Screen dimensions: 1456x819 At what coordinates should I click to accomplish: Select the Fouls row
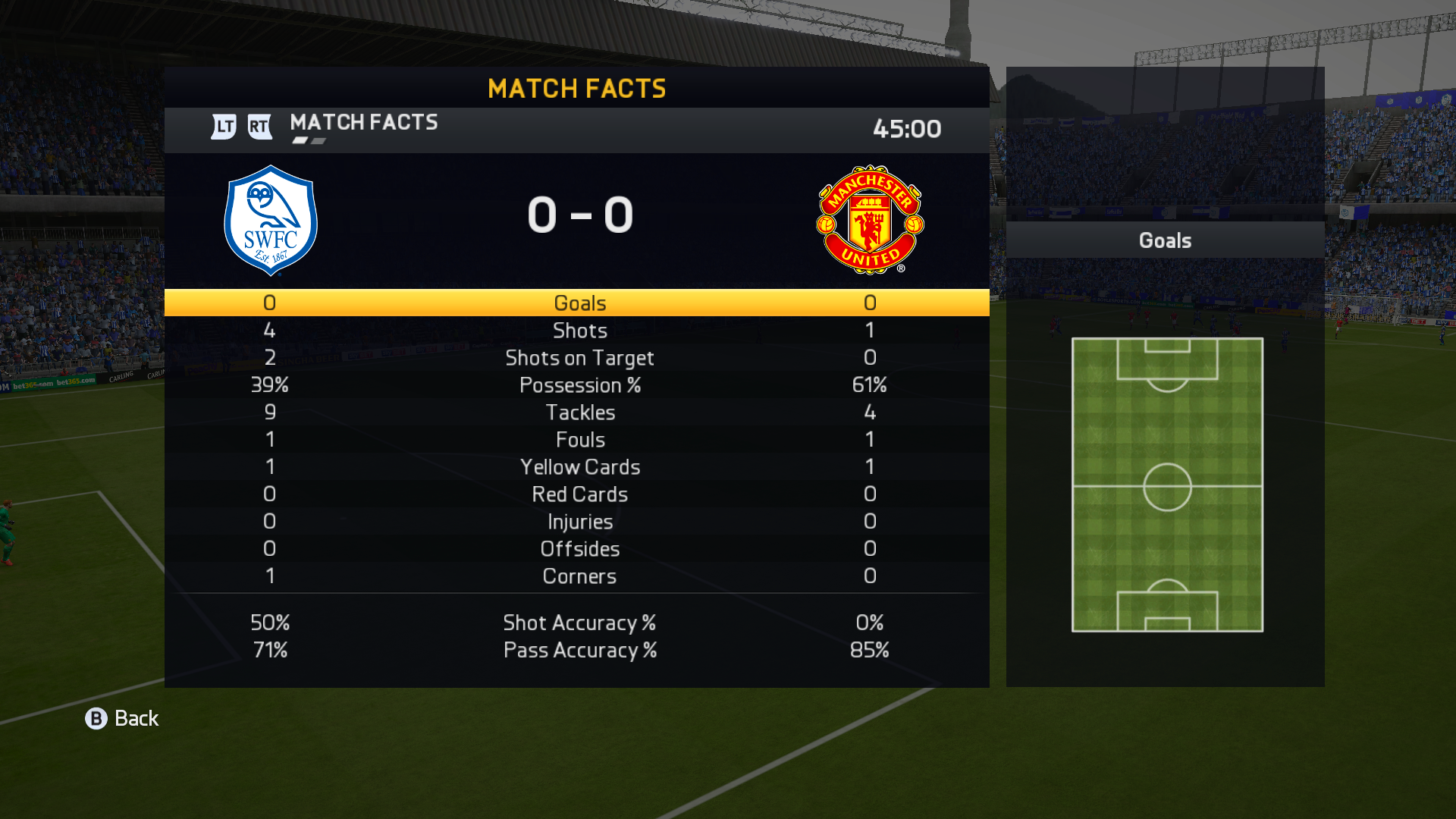coord(579,440)
